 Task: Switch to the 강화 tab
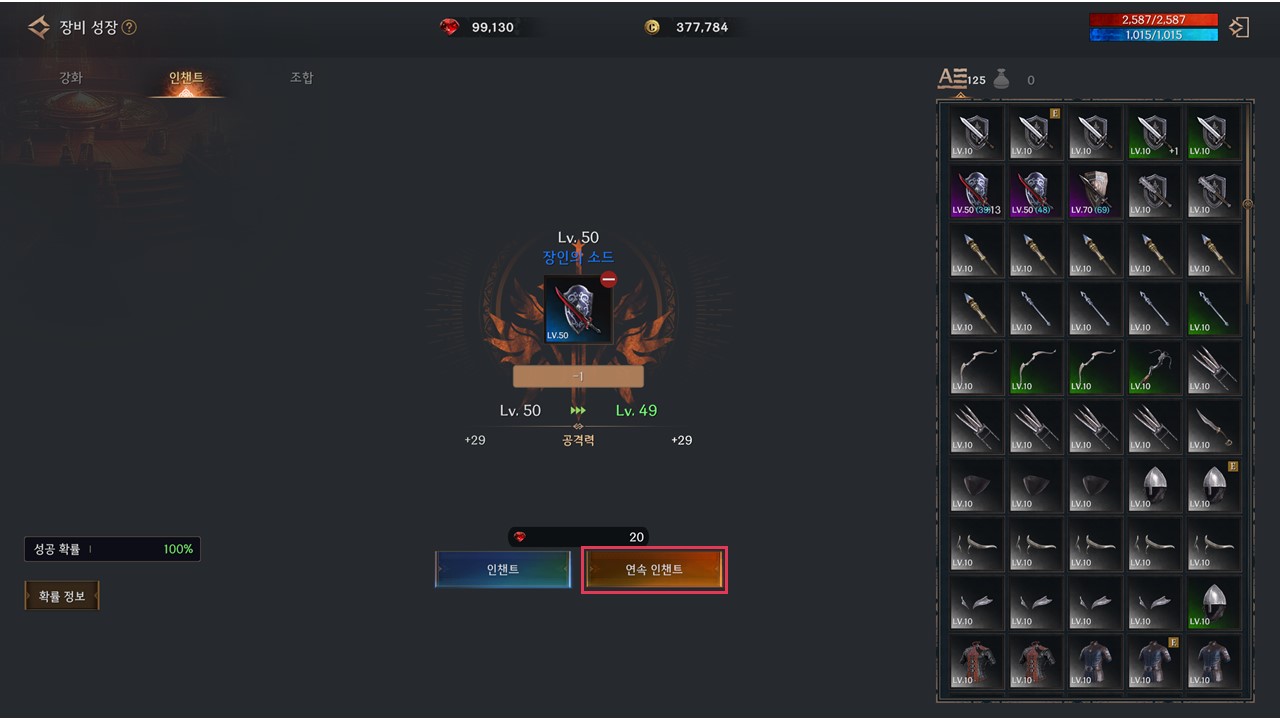point(71,78)
